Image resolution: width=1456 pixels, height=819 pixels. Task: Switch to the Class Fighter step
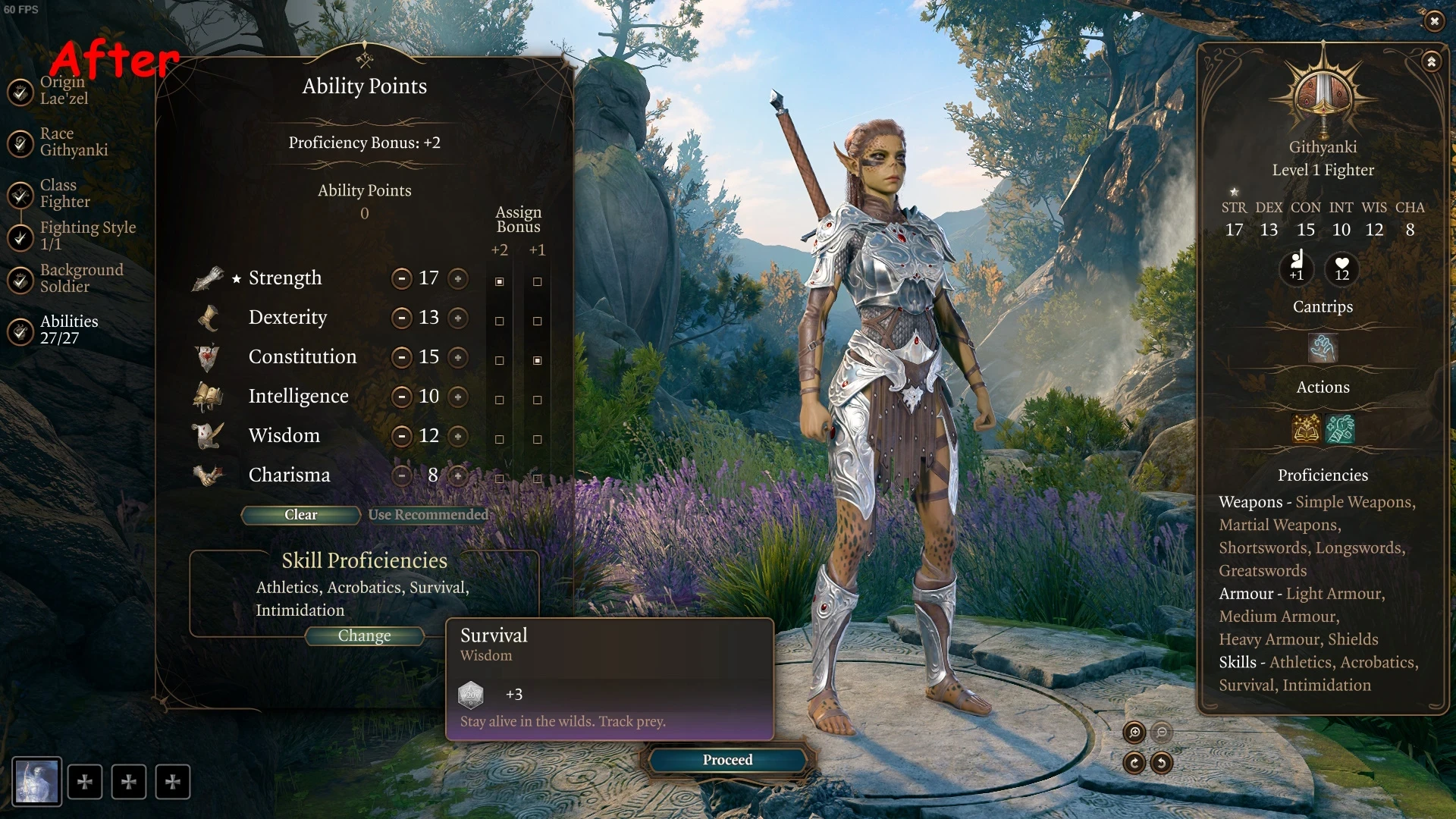pyautogui.click(x=64, y=193)
